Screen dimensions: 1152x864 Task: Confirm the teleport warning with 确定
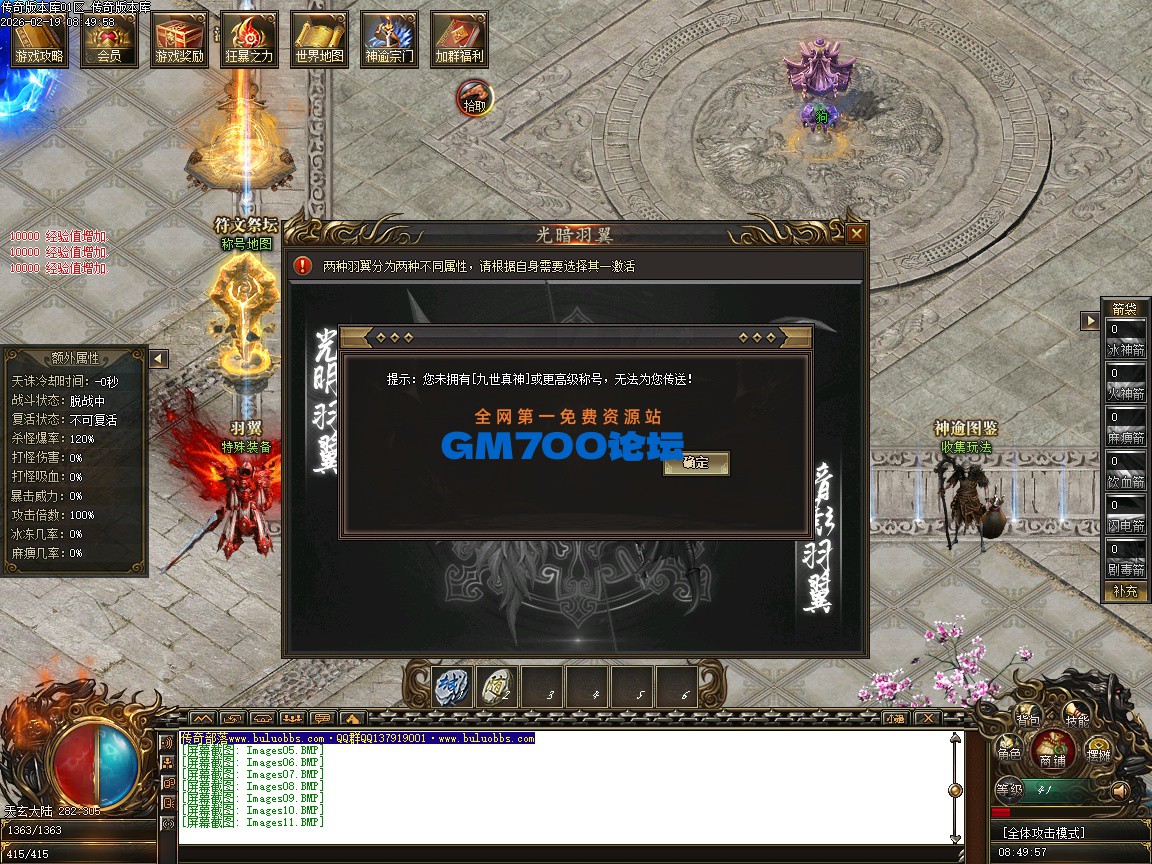(x=696, y=463)
